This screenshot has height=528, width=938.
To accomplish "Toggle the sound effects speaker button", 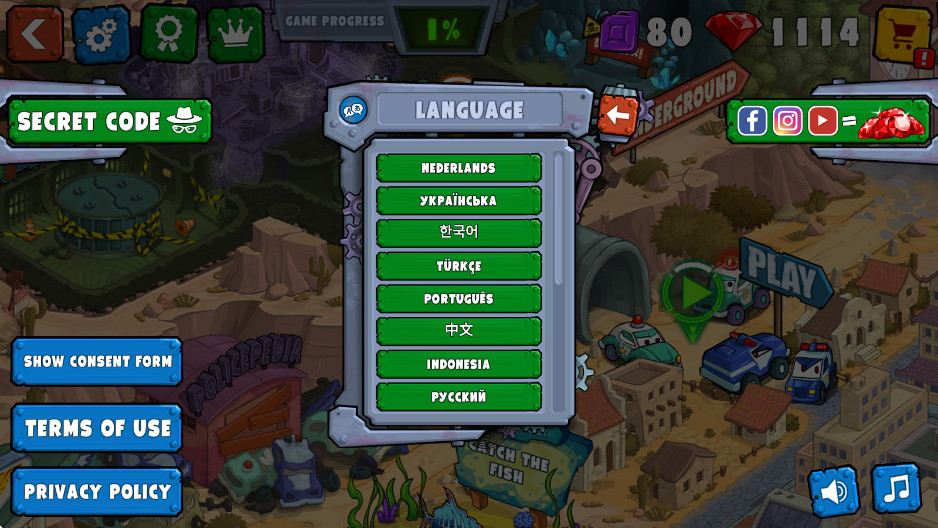I will pyautogui.click(x=834, y=491).
